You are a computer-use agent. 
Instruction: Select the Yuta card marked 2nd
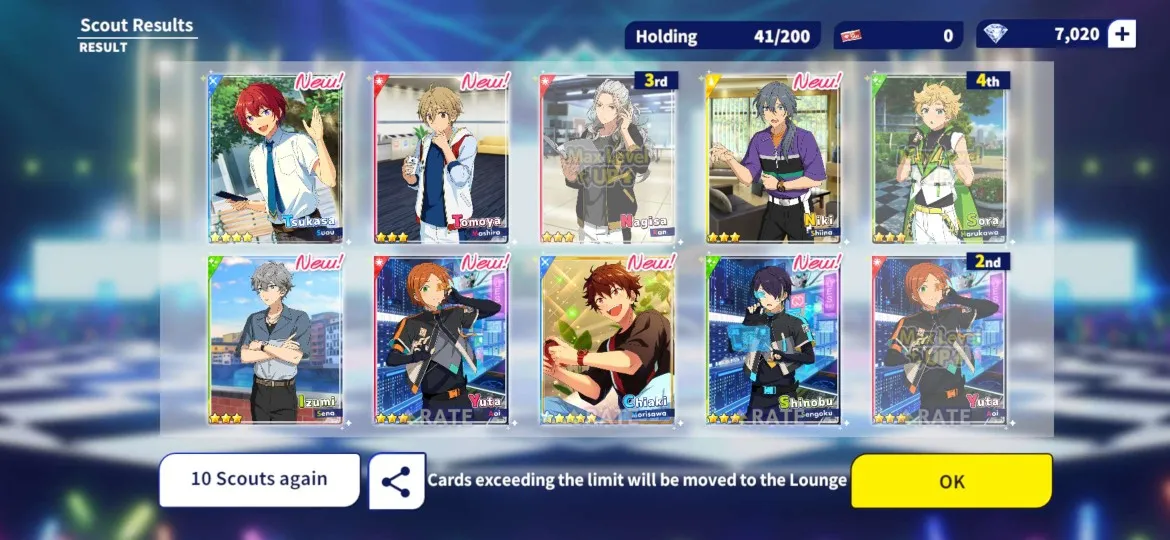[x=940, y=340]
